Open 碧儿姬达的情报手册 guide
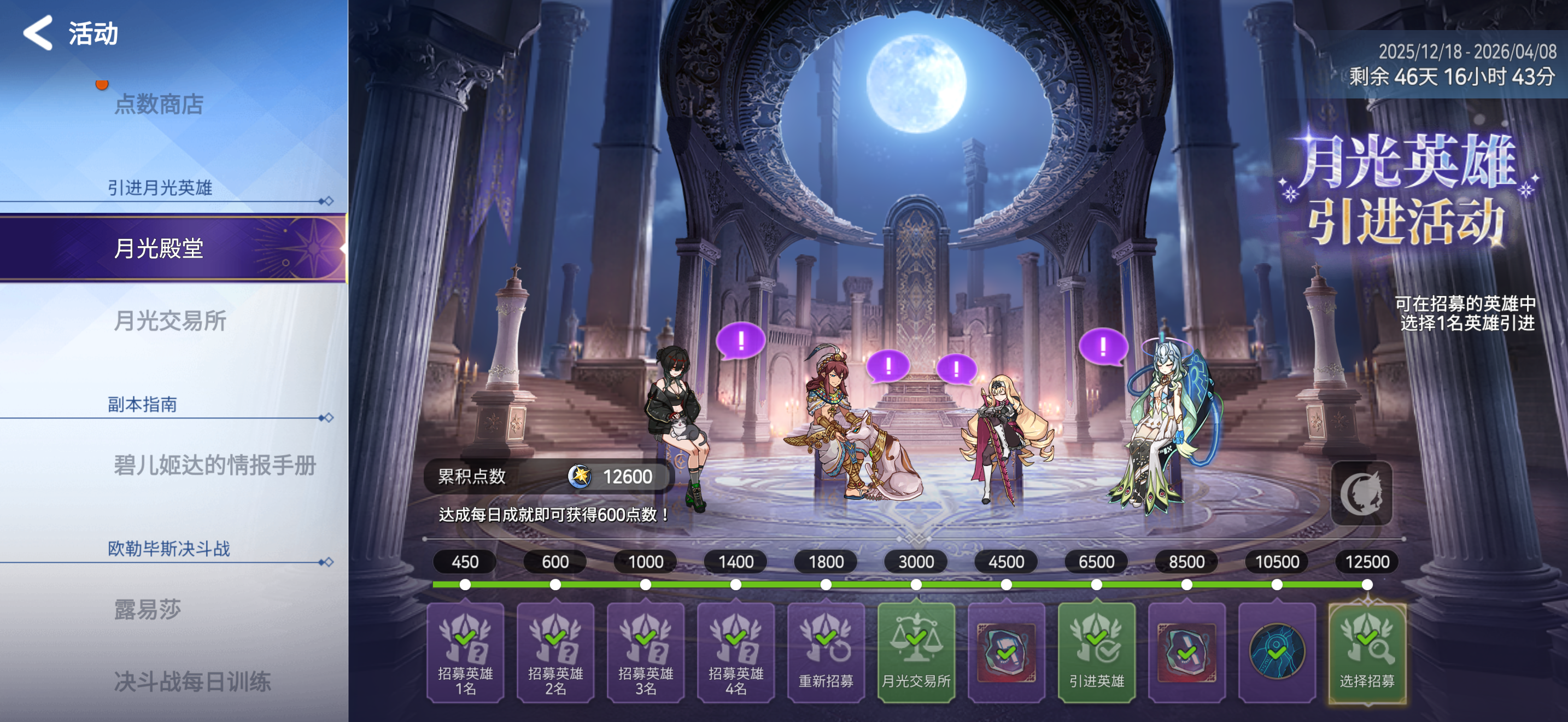Viewport: 1568px width, 722px height. click(214, 465)
